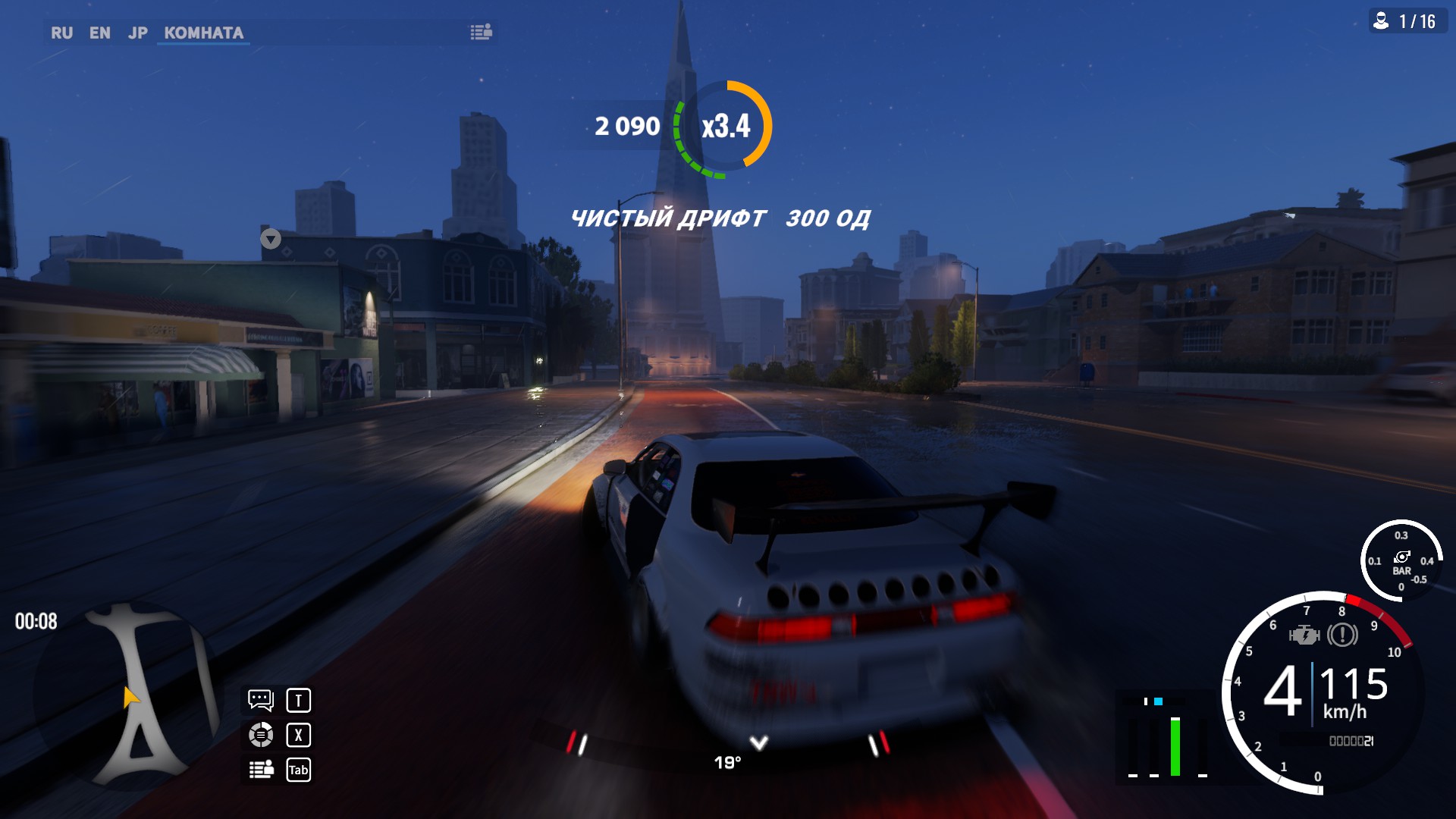Open the 1/16 player count indicator

[1407, 21]
